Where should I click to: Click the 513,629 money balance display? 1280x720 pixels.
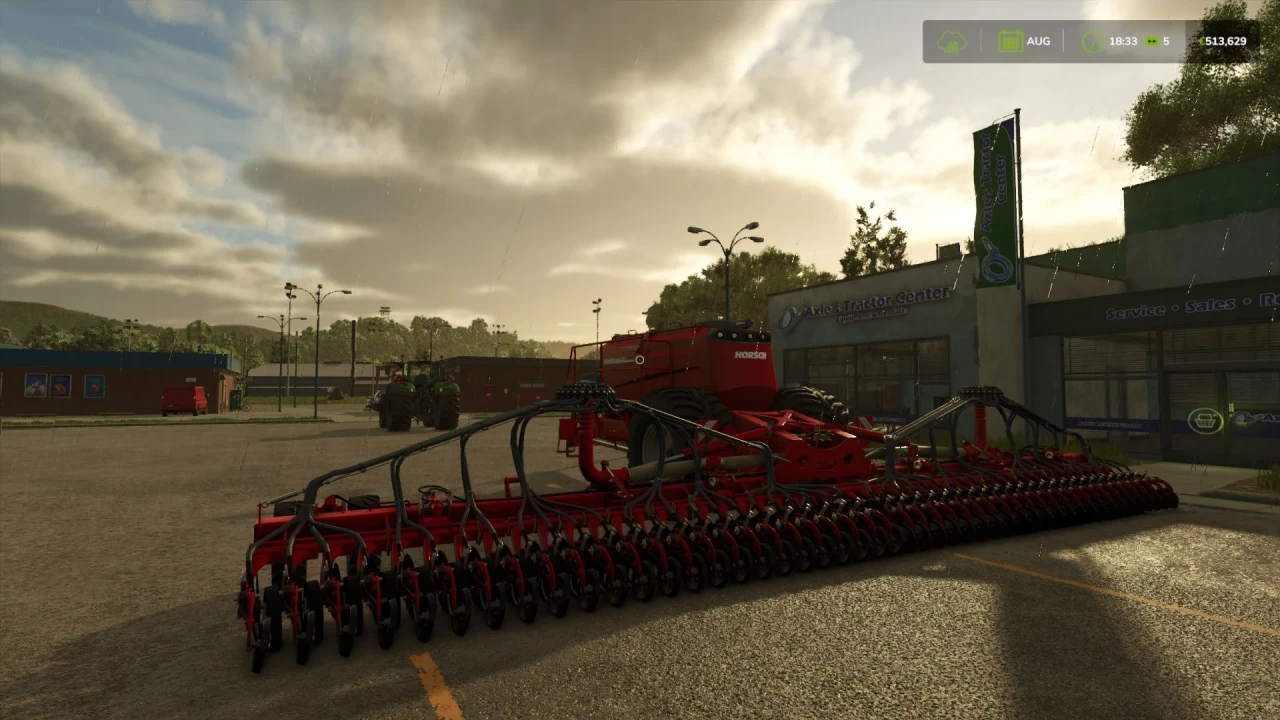(x=1226, y=41)
